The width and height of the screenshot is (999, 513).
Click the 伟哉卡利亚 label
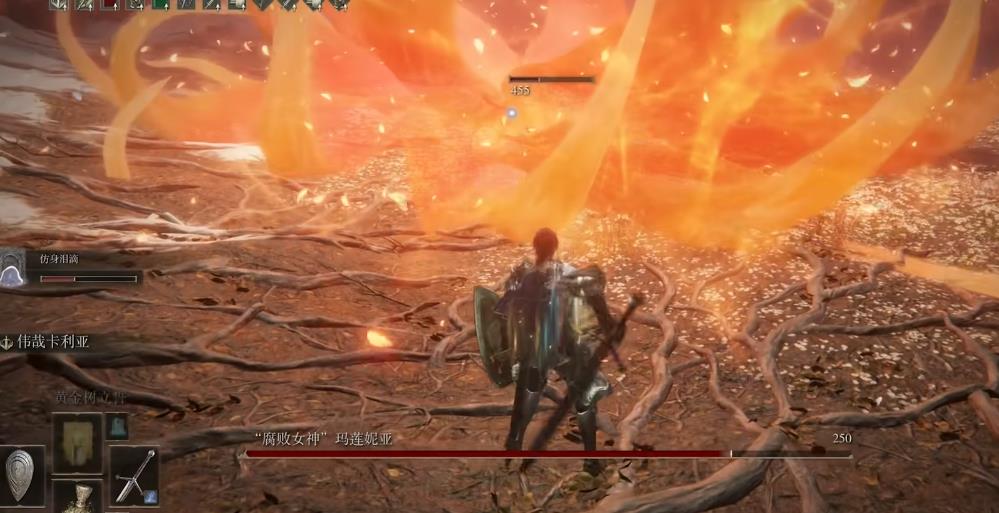(x=53, y=341)
